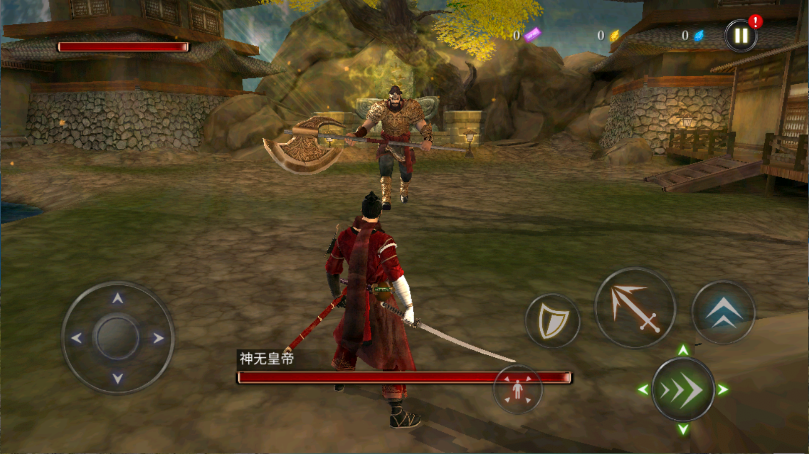Tap the red target lock-on button
Image resolution: width=809 pixels, height=454 pixels.
coord(518,390)
